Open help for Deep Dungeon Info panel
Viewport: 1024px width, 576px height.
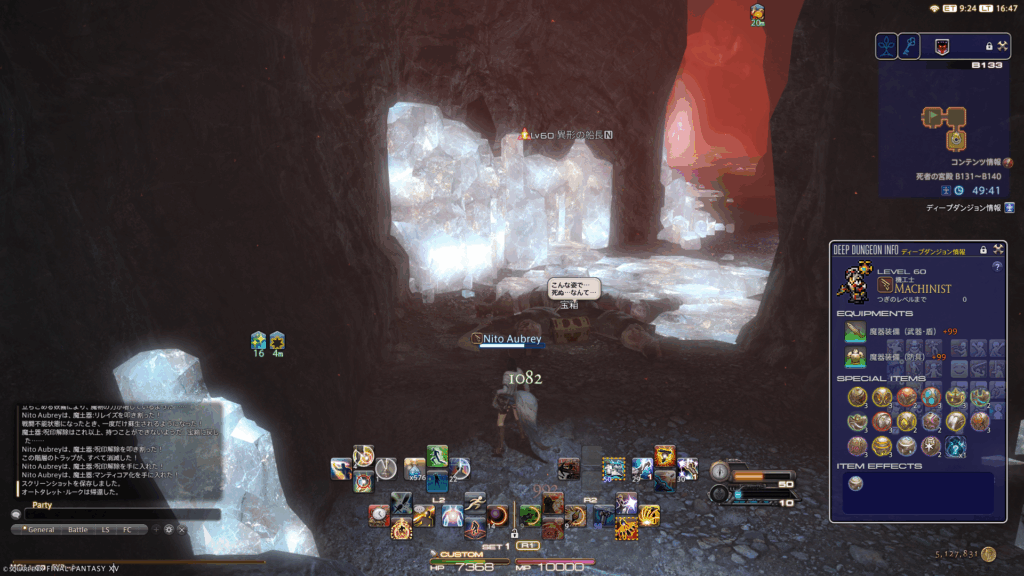click(996, 267)
